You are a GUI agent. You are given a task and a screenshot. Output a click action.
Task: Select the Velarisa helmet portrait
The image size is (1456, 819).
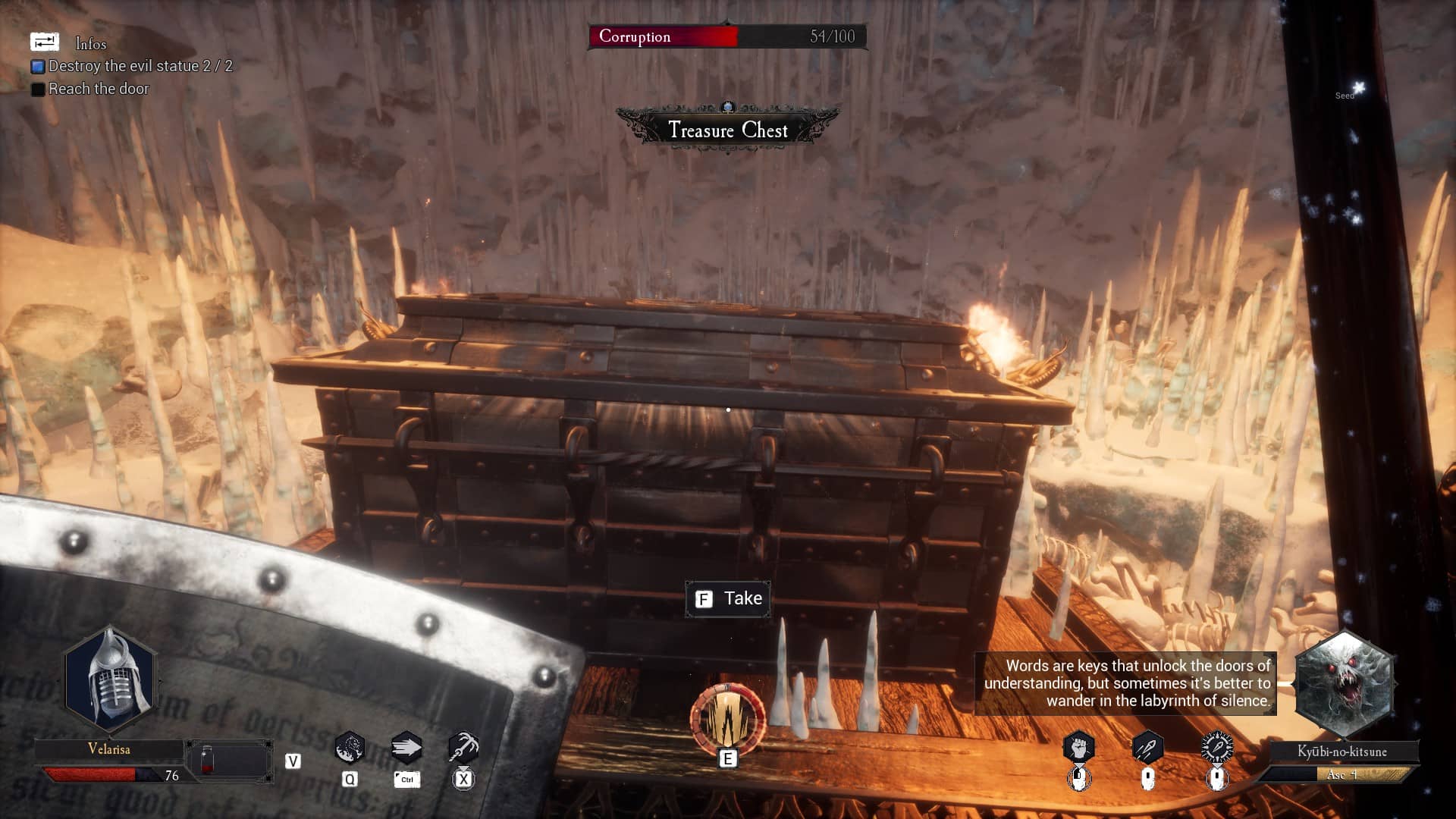110,680
